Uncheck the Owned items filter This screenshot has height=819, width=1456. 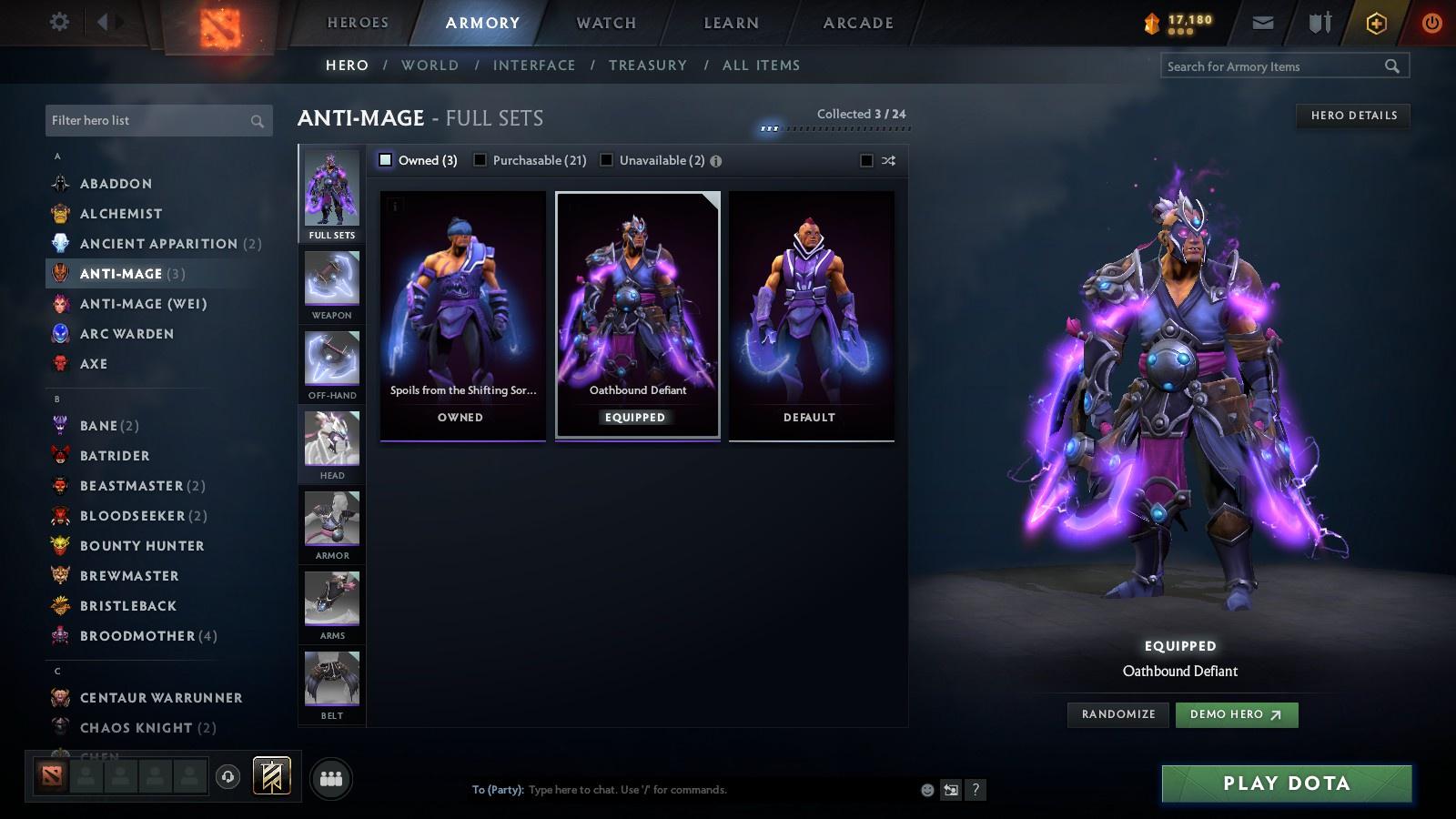tap(385, 159)
